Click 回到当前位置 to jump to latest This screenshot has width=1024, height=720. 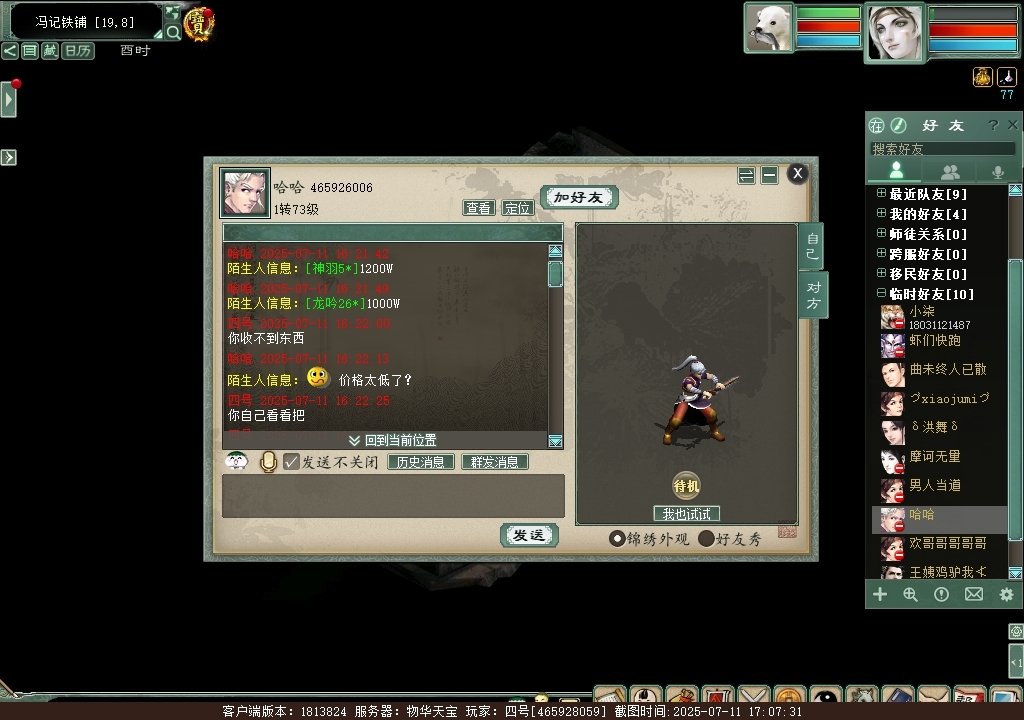click(x=392, y=440)
